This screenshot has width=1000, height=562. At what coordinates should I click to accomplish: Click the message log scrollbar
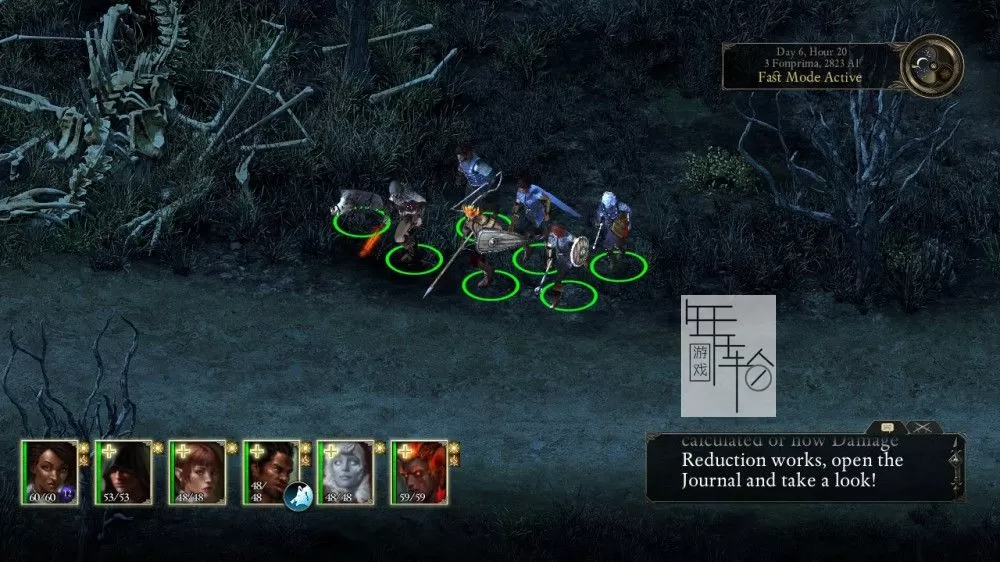pos(957,466)
